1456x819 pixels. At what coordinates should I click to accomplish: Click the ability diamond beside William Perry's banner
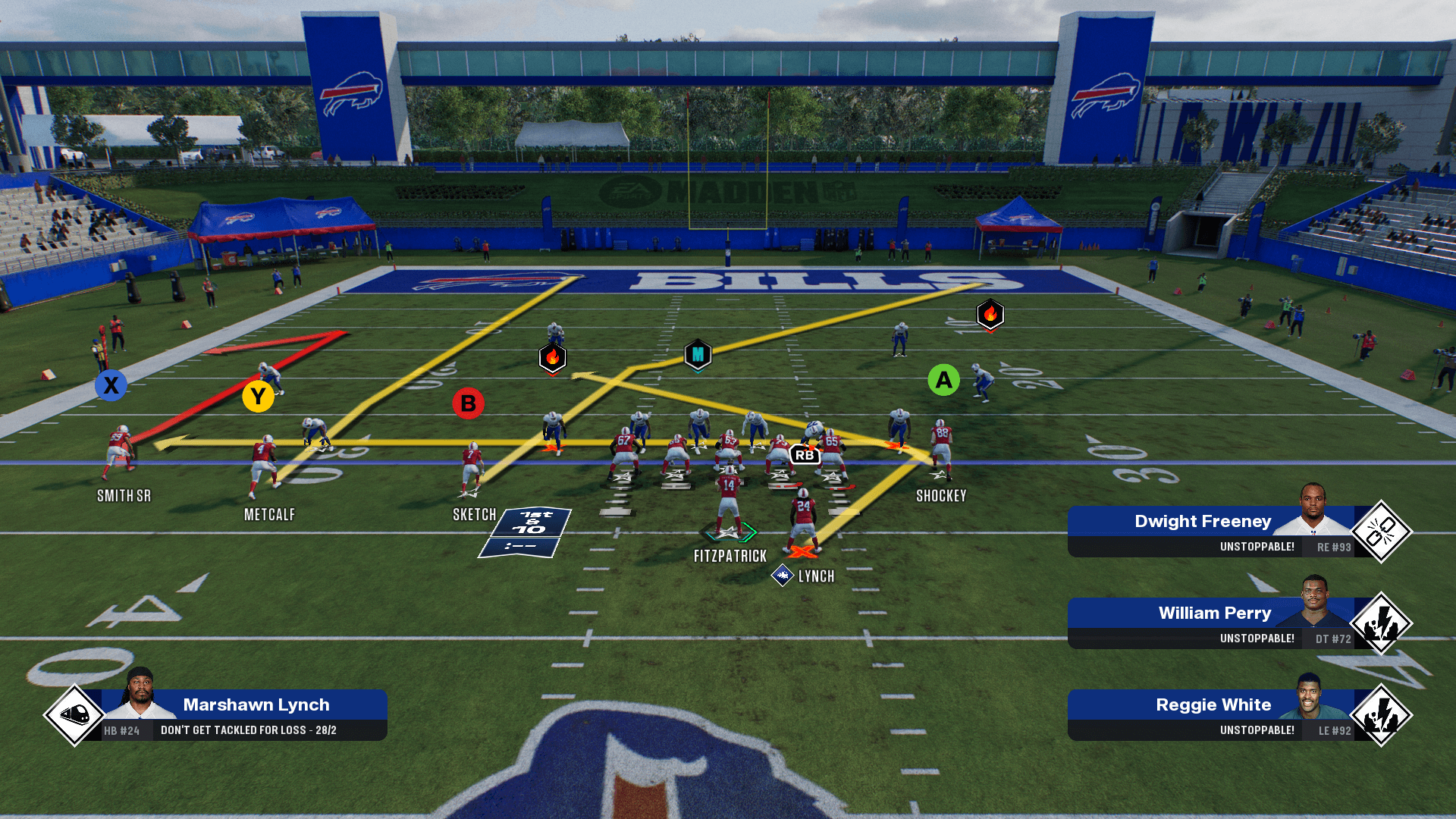click(1381, 623)
